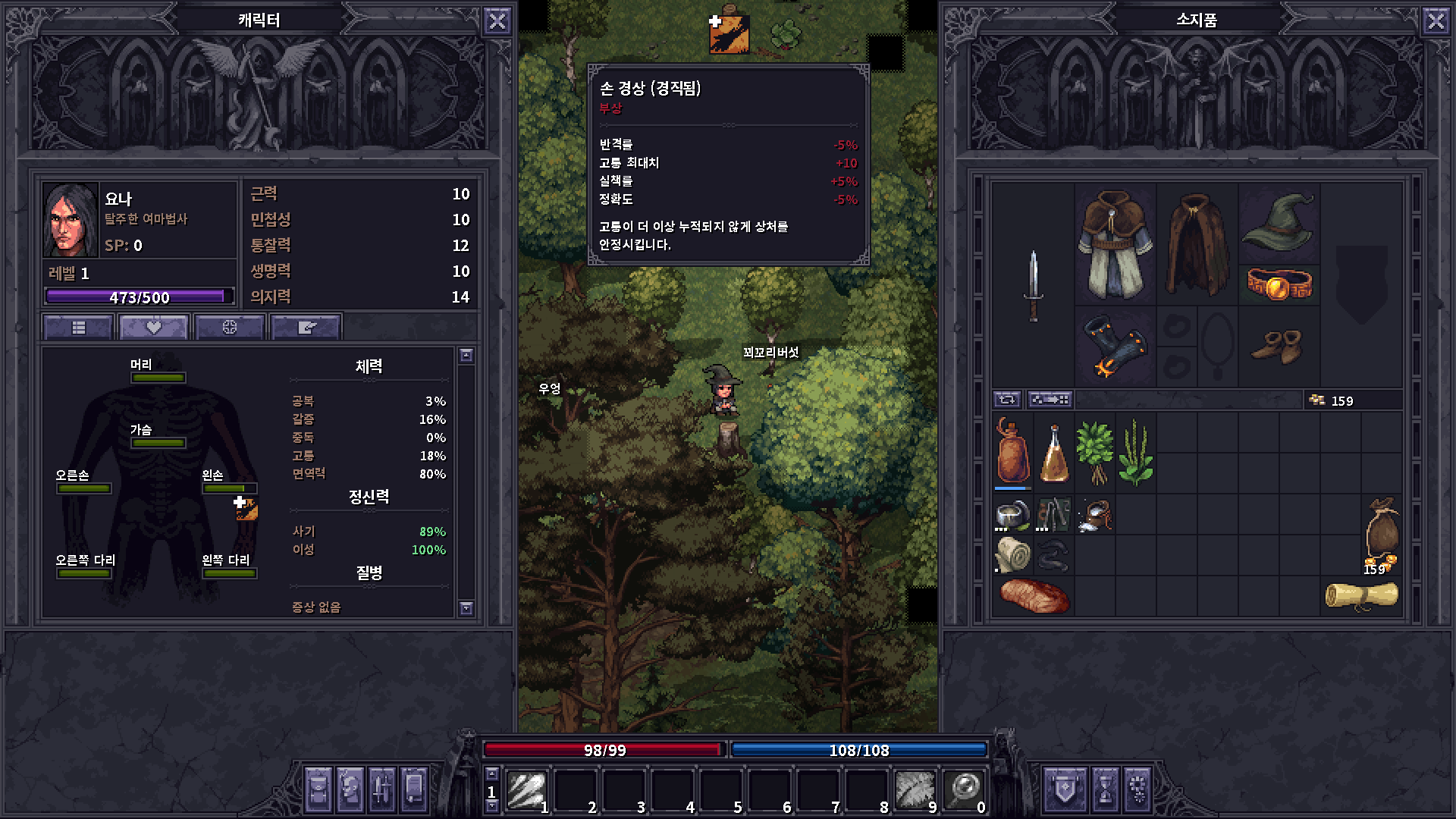This screenshot has width=1456, height=819.
Task: Select the brown leather shoes
Action: [1278, 347]
